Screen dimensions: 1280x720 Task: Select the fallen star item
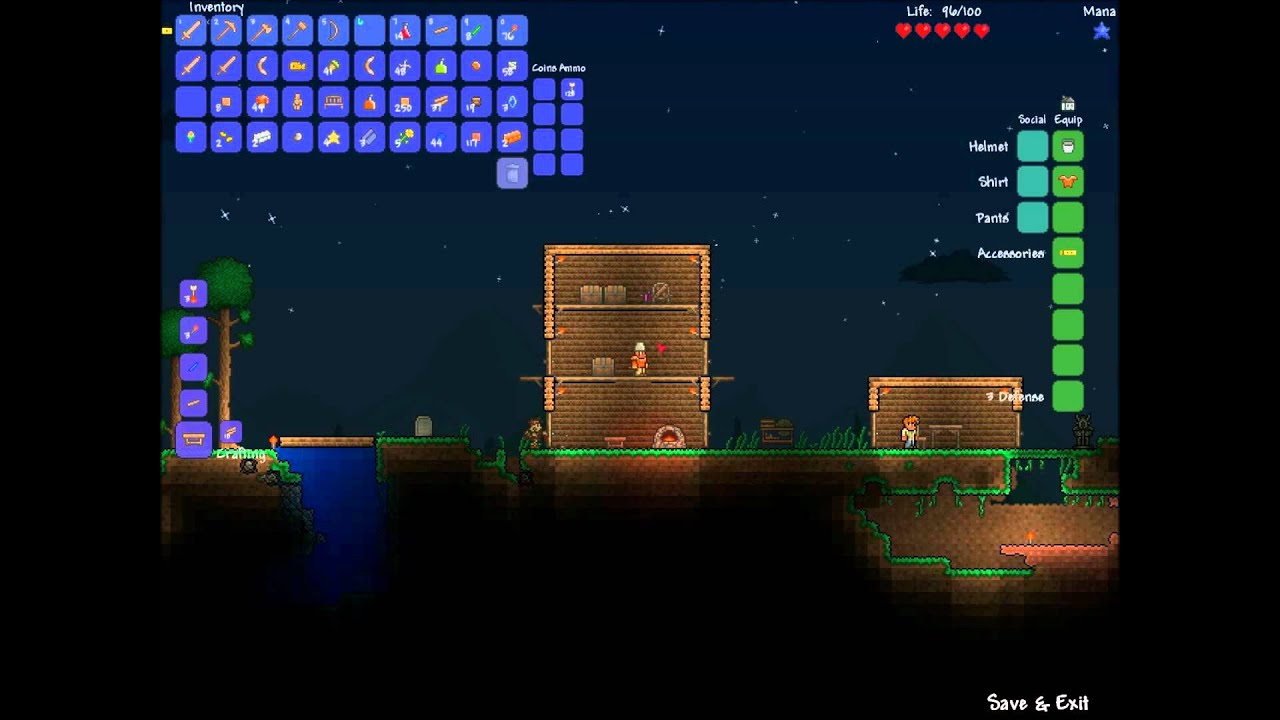coord(333,138)
